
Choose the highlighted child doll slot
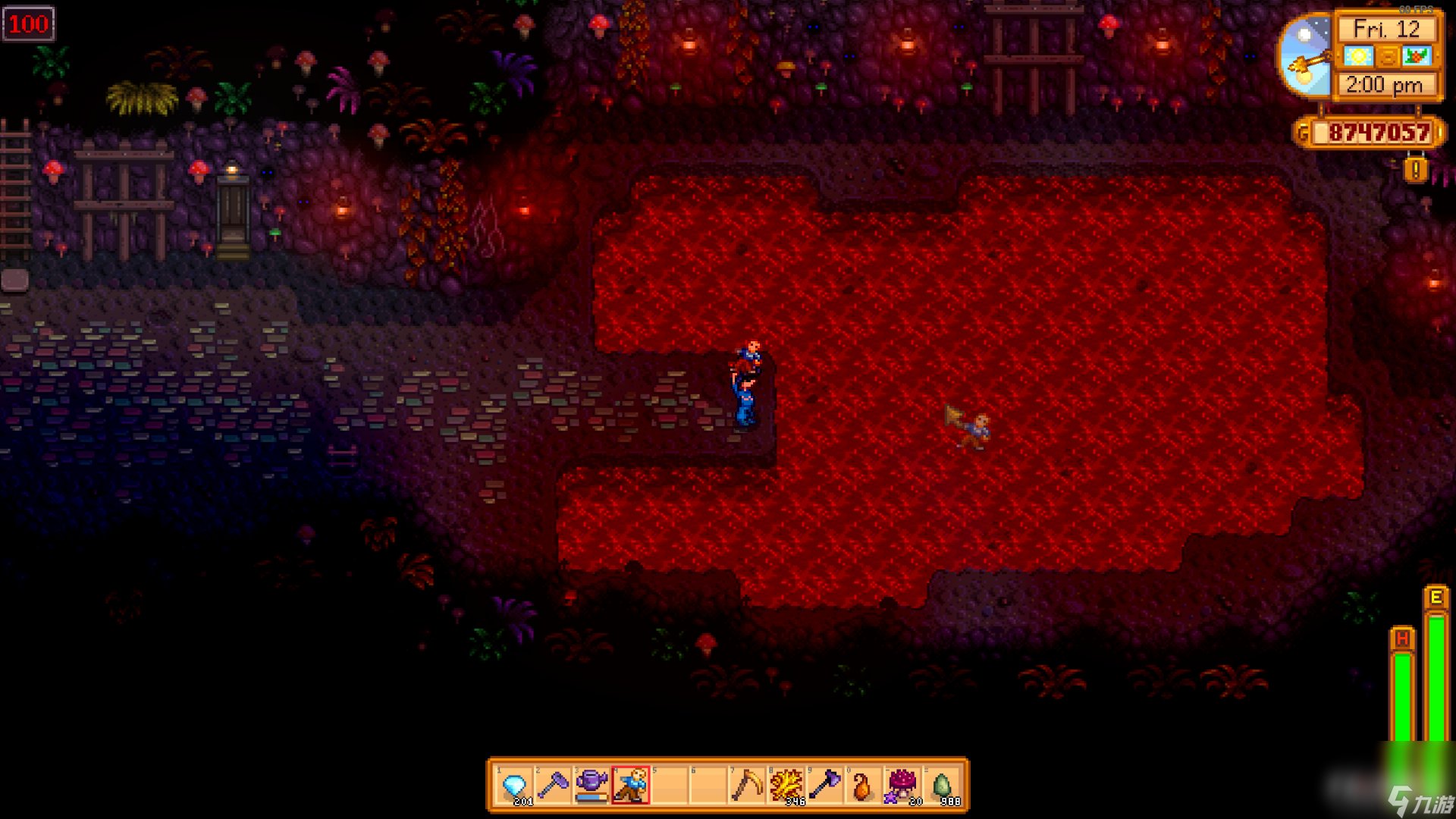point(631,786)
